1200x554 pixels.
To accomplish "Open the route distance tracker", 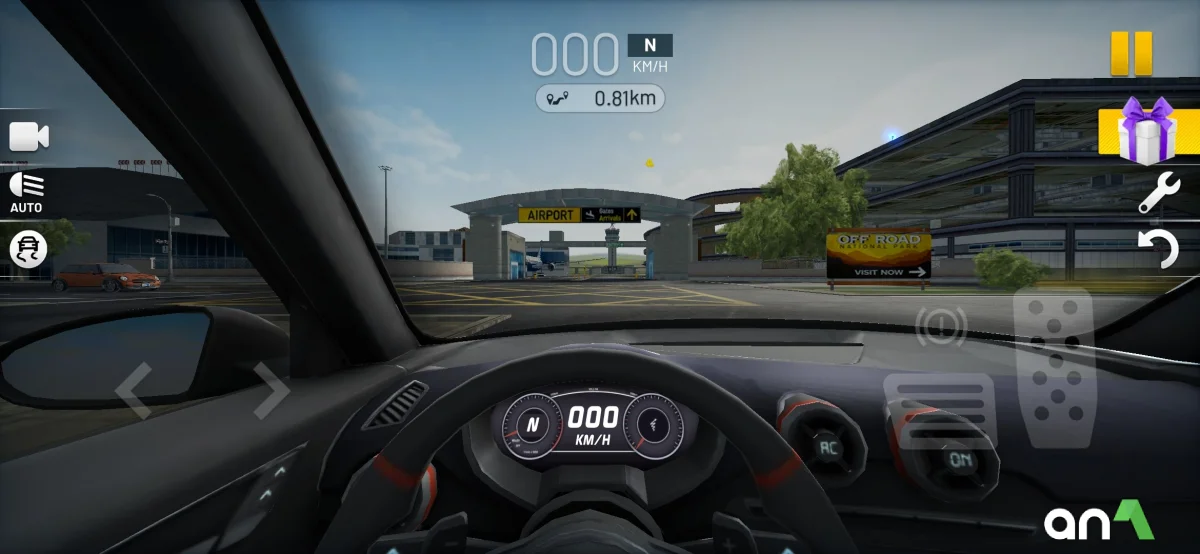I will coord(600,98).
